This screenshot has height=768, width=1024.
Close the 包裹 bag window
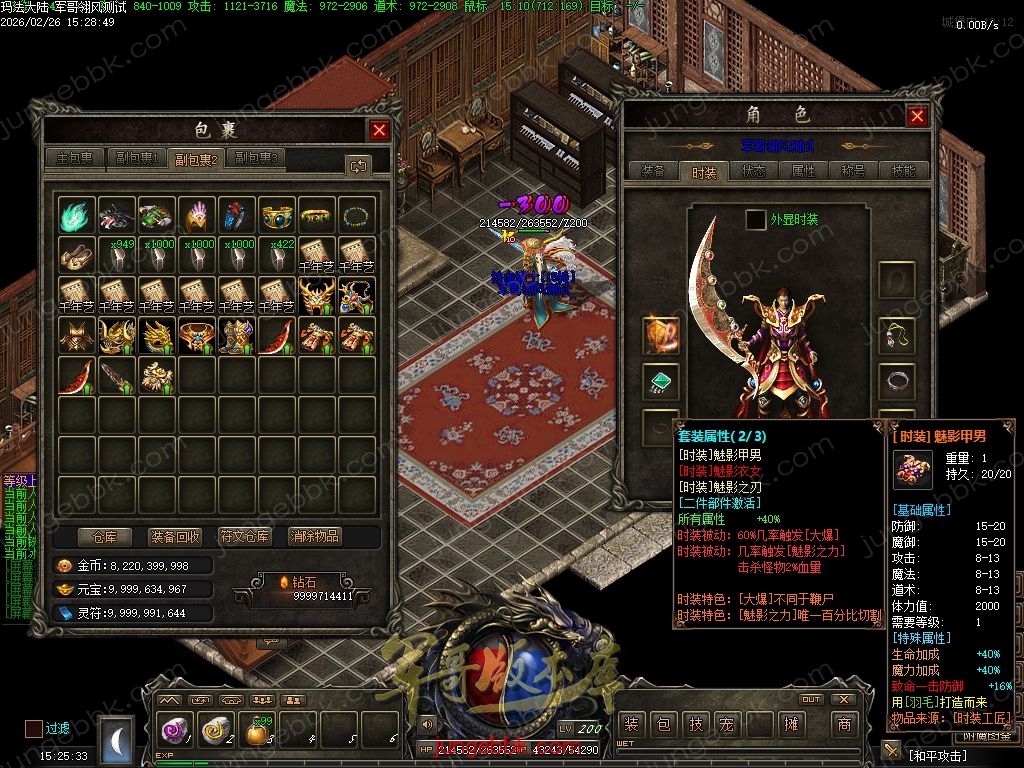[x=379, y=130]
